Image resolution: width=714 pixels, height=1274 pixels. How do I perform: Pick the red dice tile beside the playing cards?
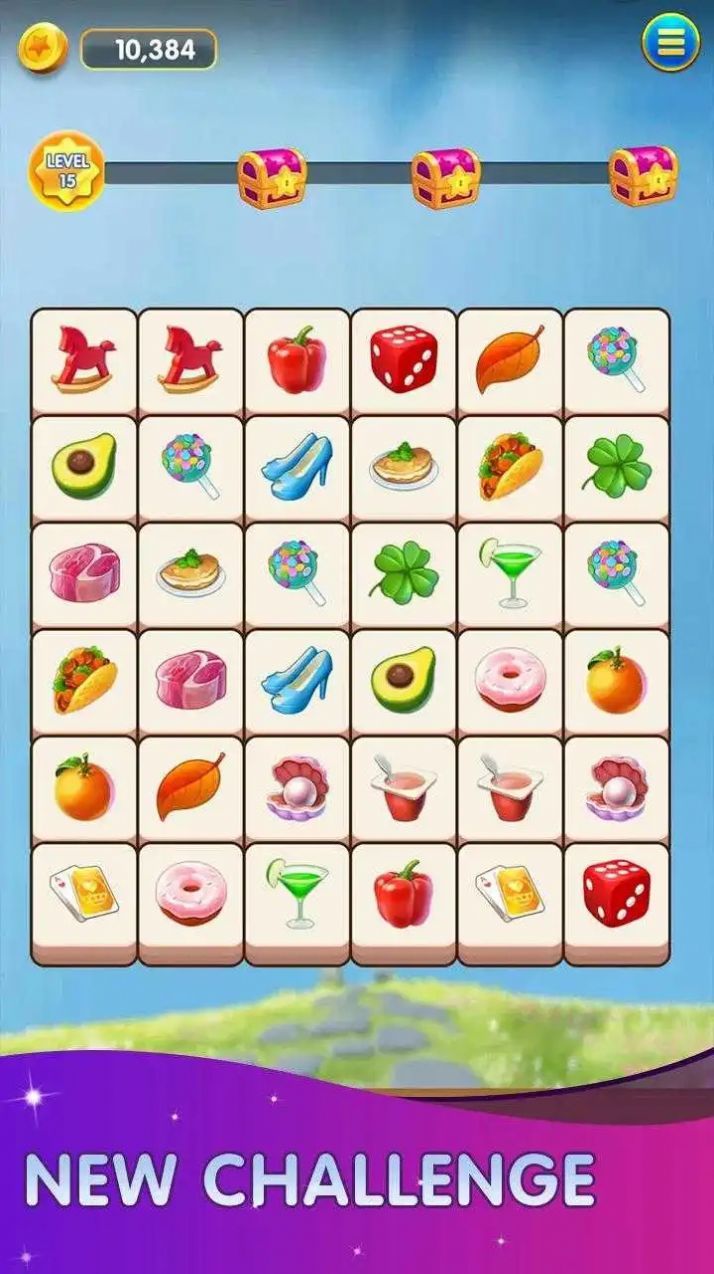[x=617, y=893]
